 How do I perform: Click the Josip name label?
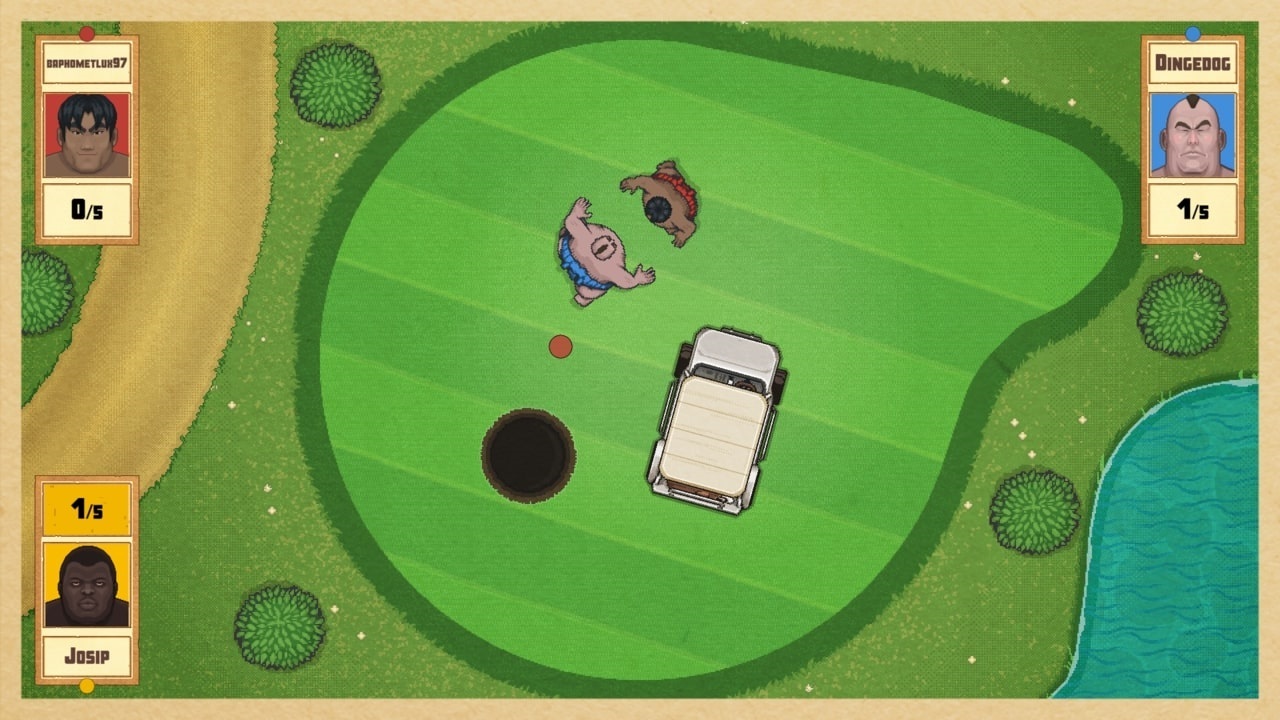coord(86,655)
